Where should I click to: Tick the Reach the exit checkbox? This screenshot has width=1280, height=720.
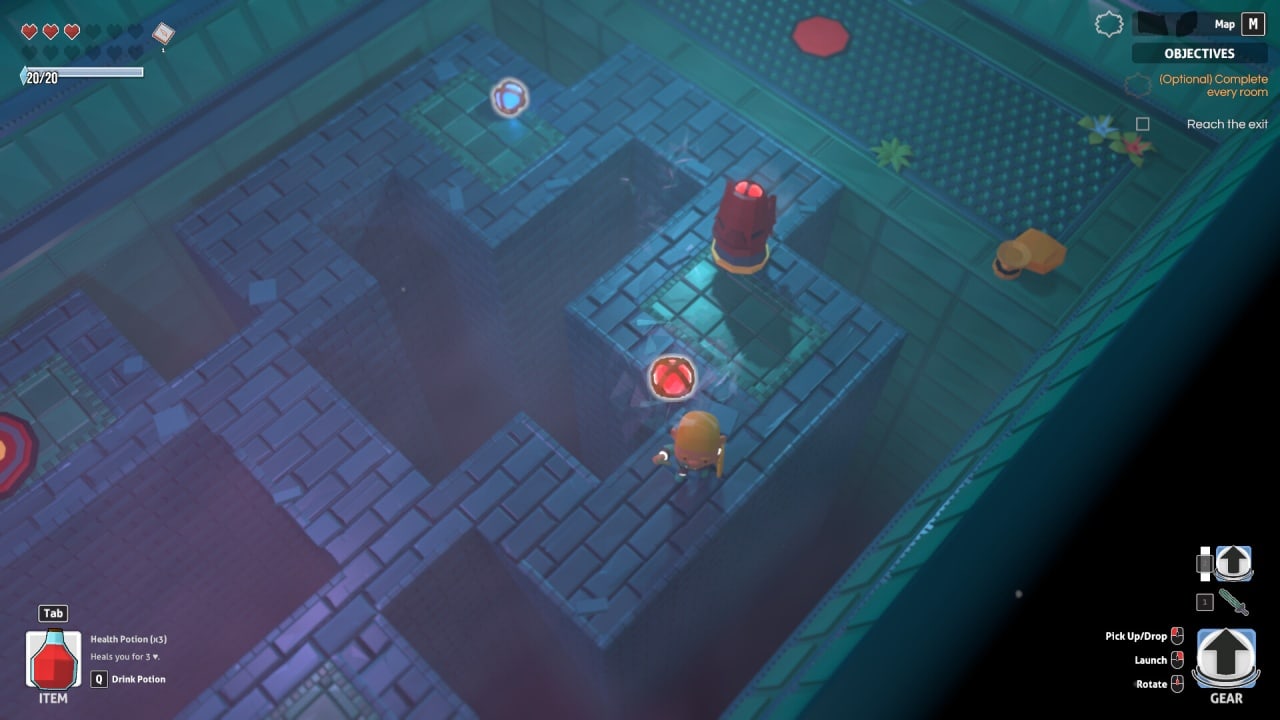pos(1143,124)
